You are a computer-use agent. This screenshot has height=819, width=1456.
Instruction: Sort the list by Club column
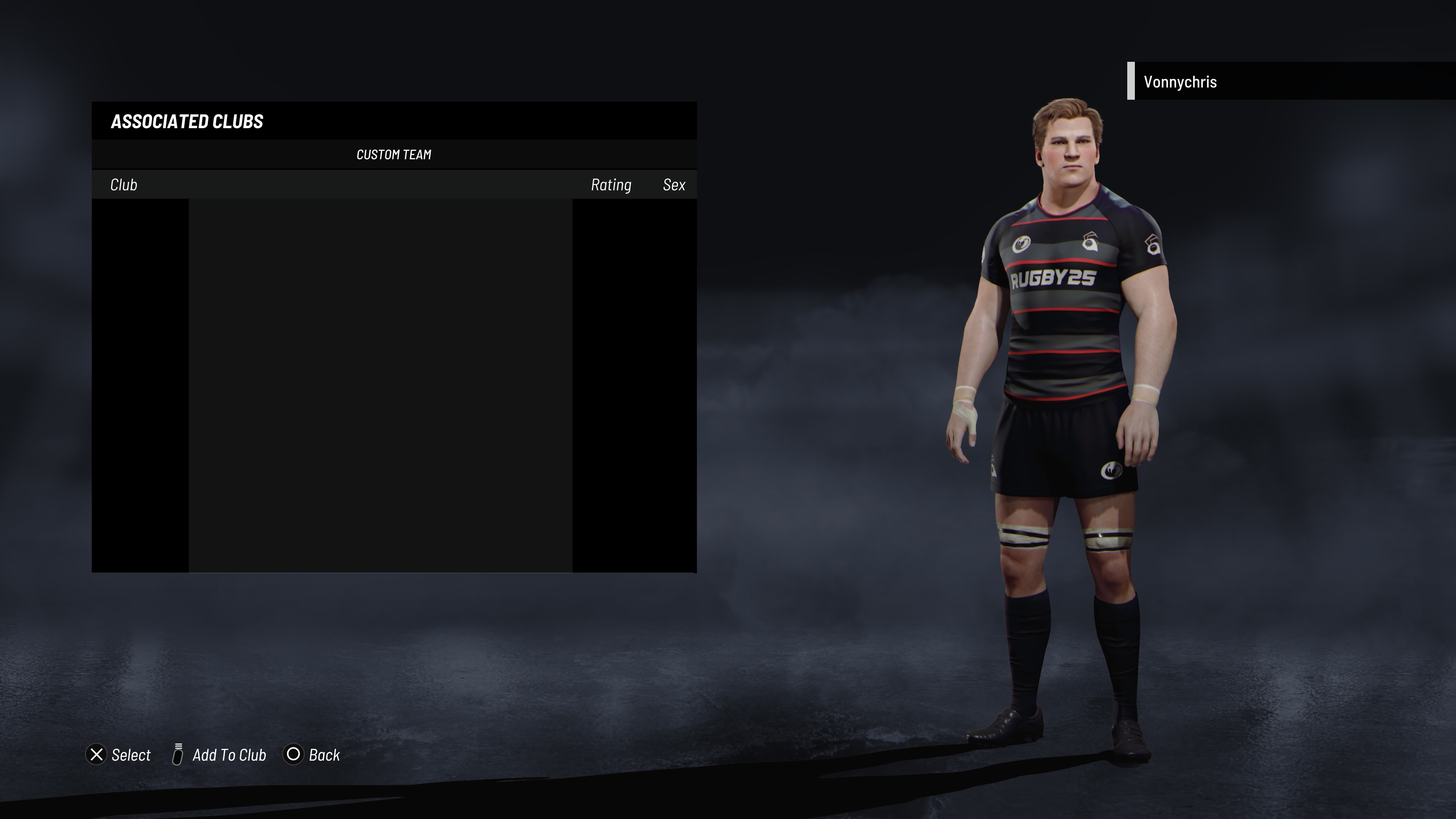coord(124,185)
